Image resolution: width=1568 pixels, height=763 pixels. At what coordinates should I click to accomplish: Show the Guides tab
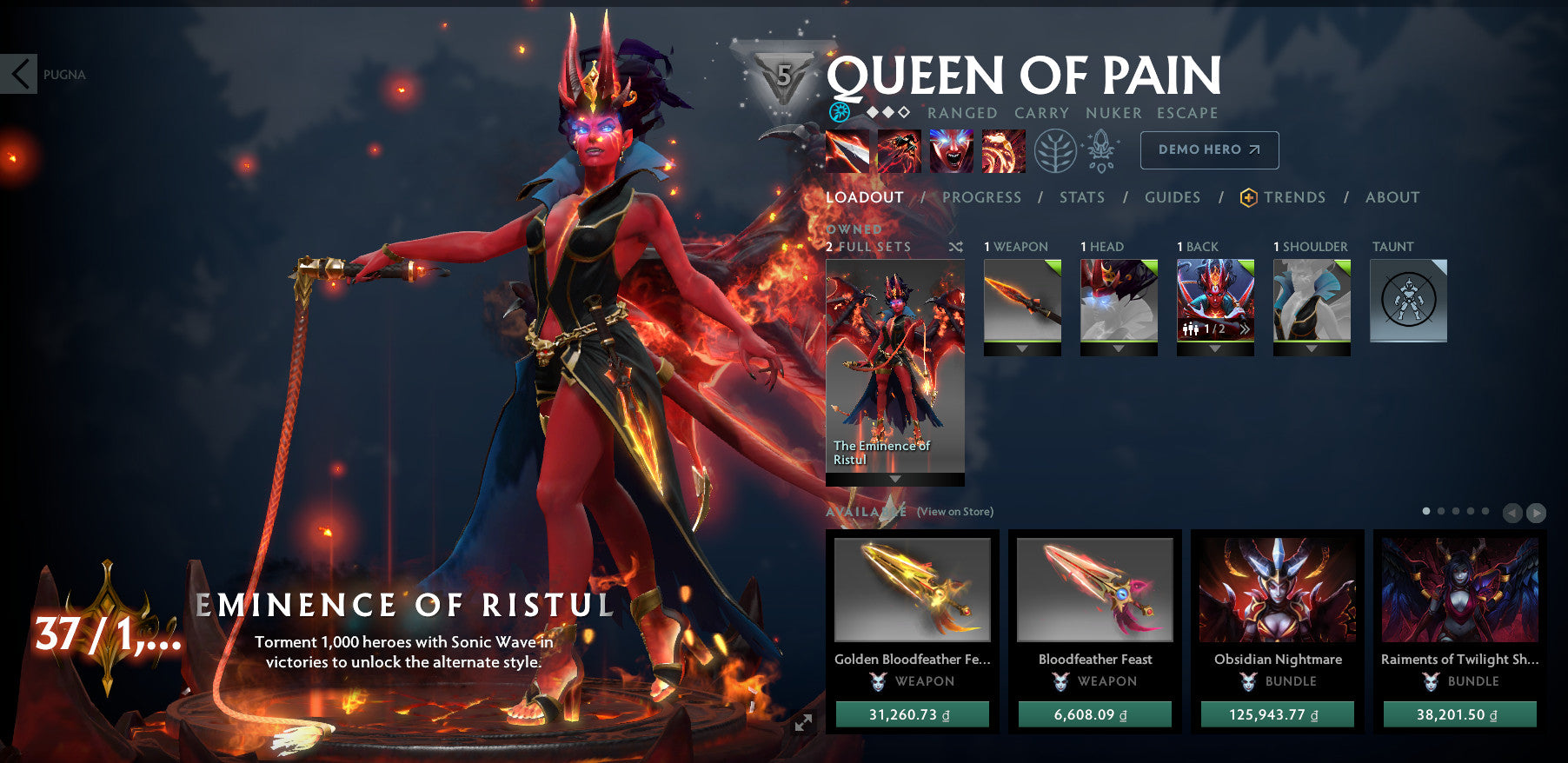[x=1172, y=197]
